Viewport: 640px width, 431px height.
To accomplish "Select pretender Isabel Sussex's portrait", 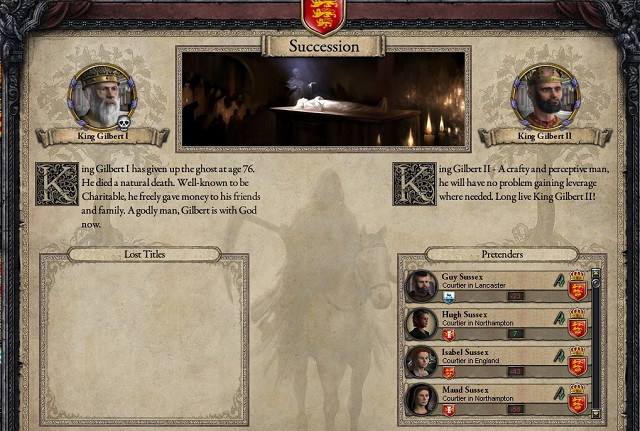I will (421, 362).
